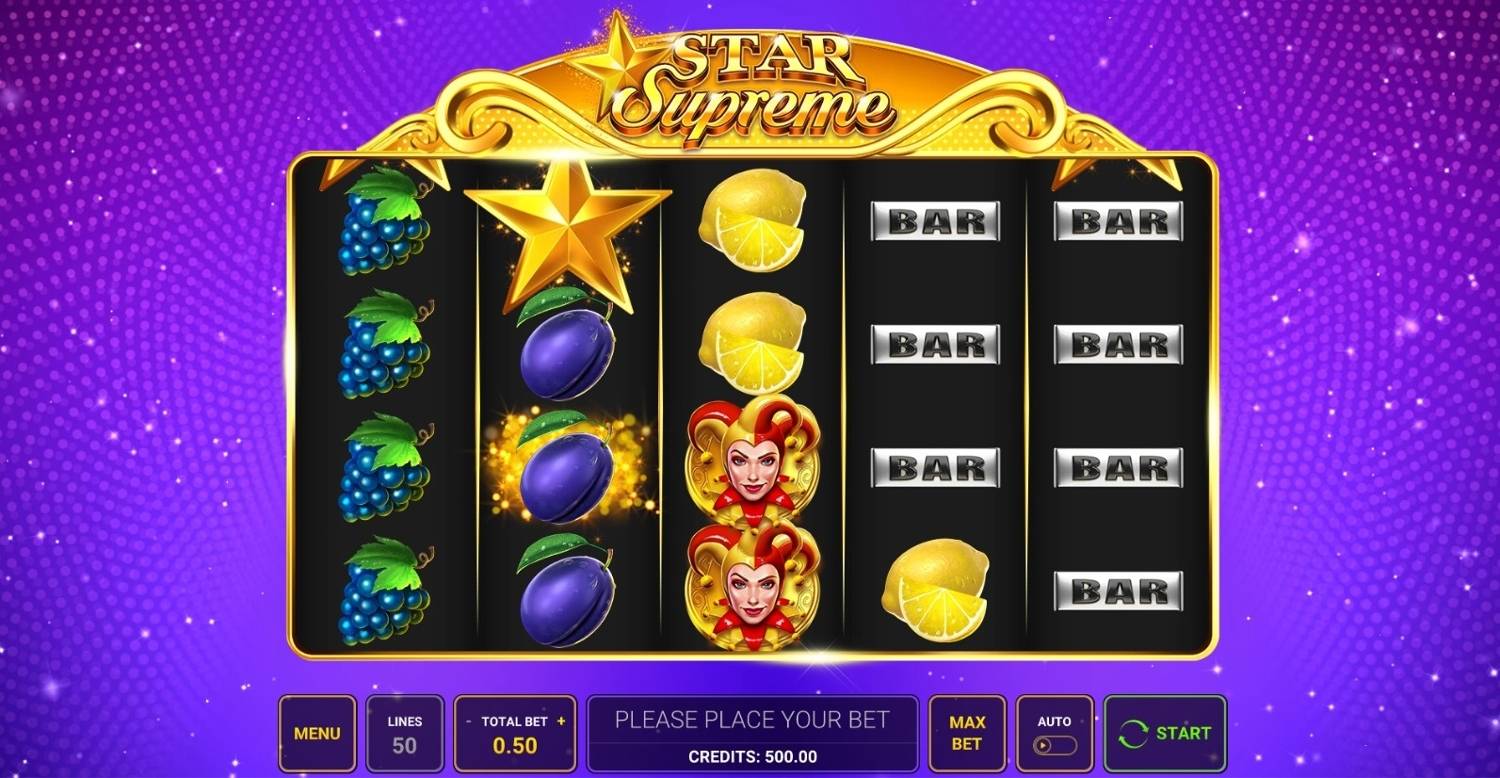Click the LINES panel showing 50
Image resolution: width=1500 pixels, height=778 pixels.
[405, 733]
